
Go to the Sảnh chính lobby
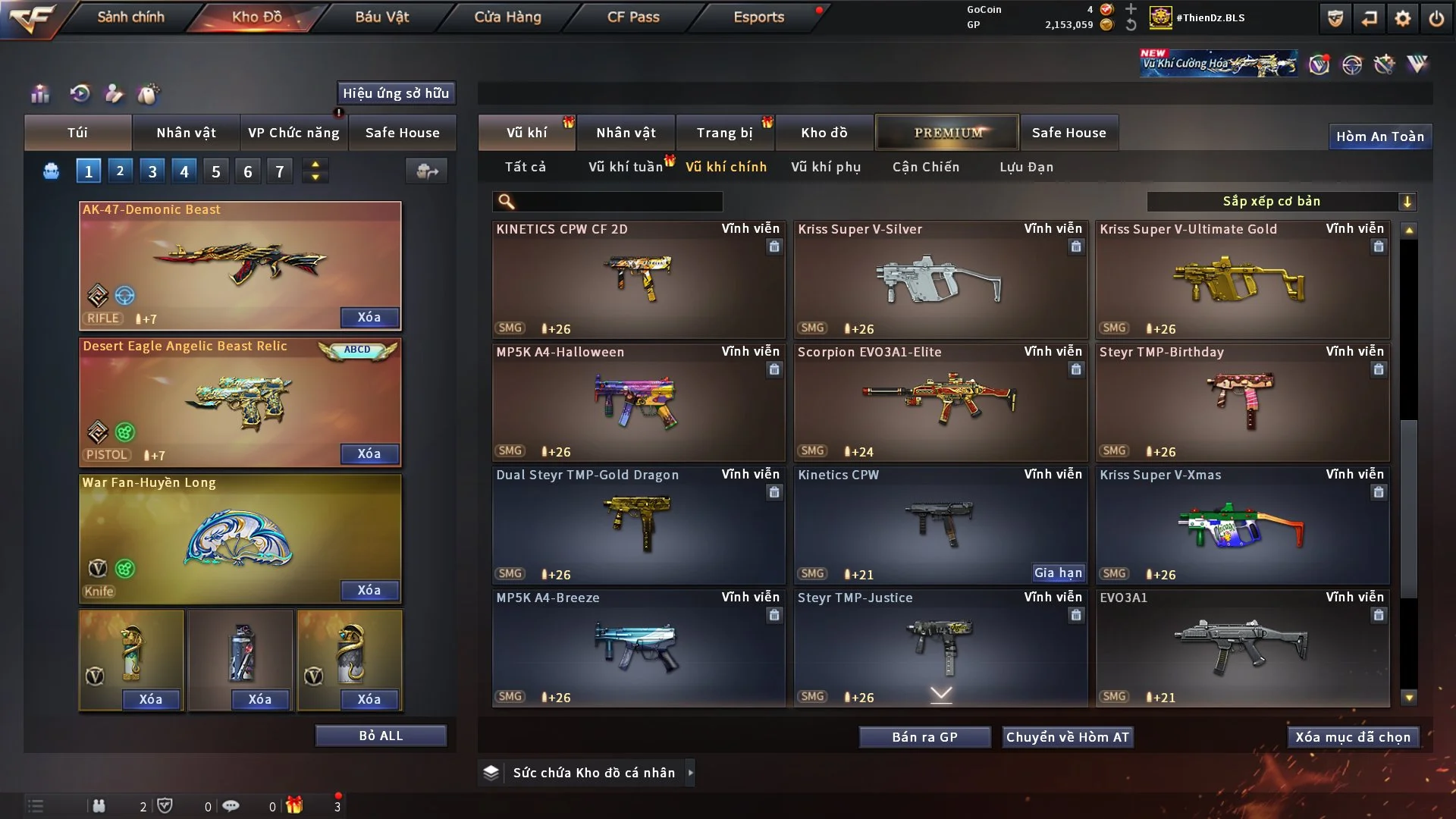pos(130,17)
